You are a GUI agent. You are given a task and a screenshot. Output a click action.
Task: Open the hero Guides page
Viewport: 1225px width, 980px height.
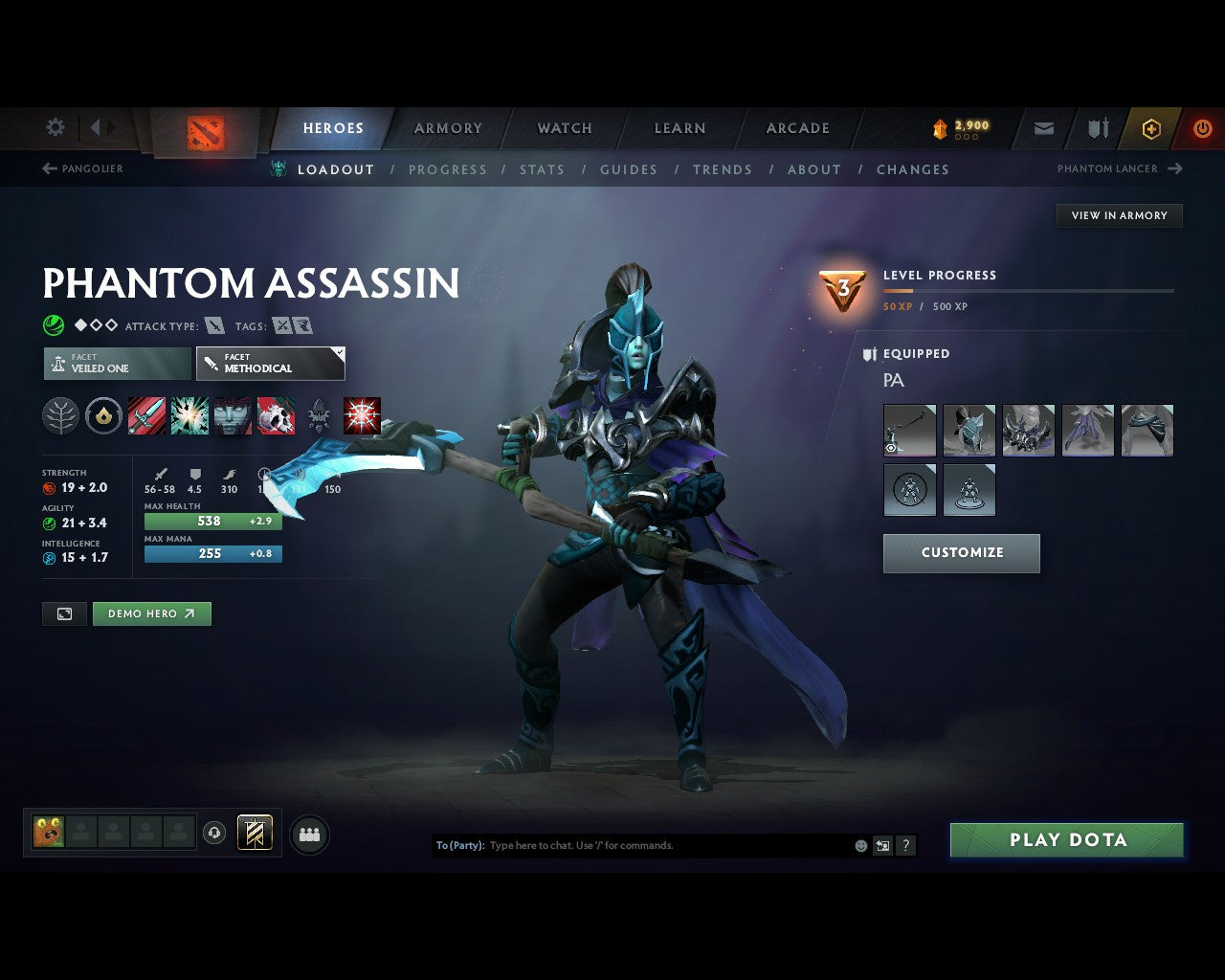click(x=628, y=169)
